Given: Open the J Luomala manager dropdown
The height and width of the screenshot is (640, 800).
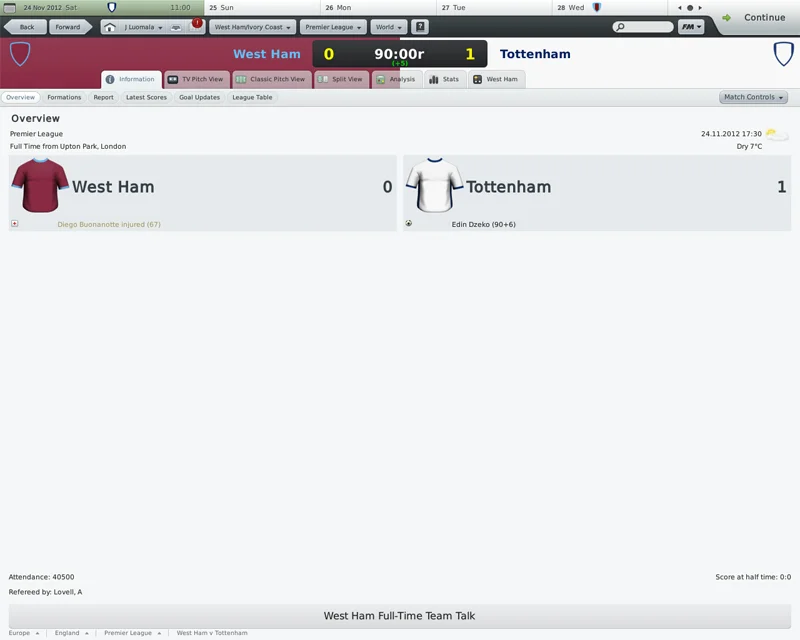Looking at the screenshot, I should point(145,27).
